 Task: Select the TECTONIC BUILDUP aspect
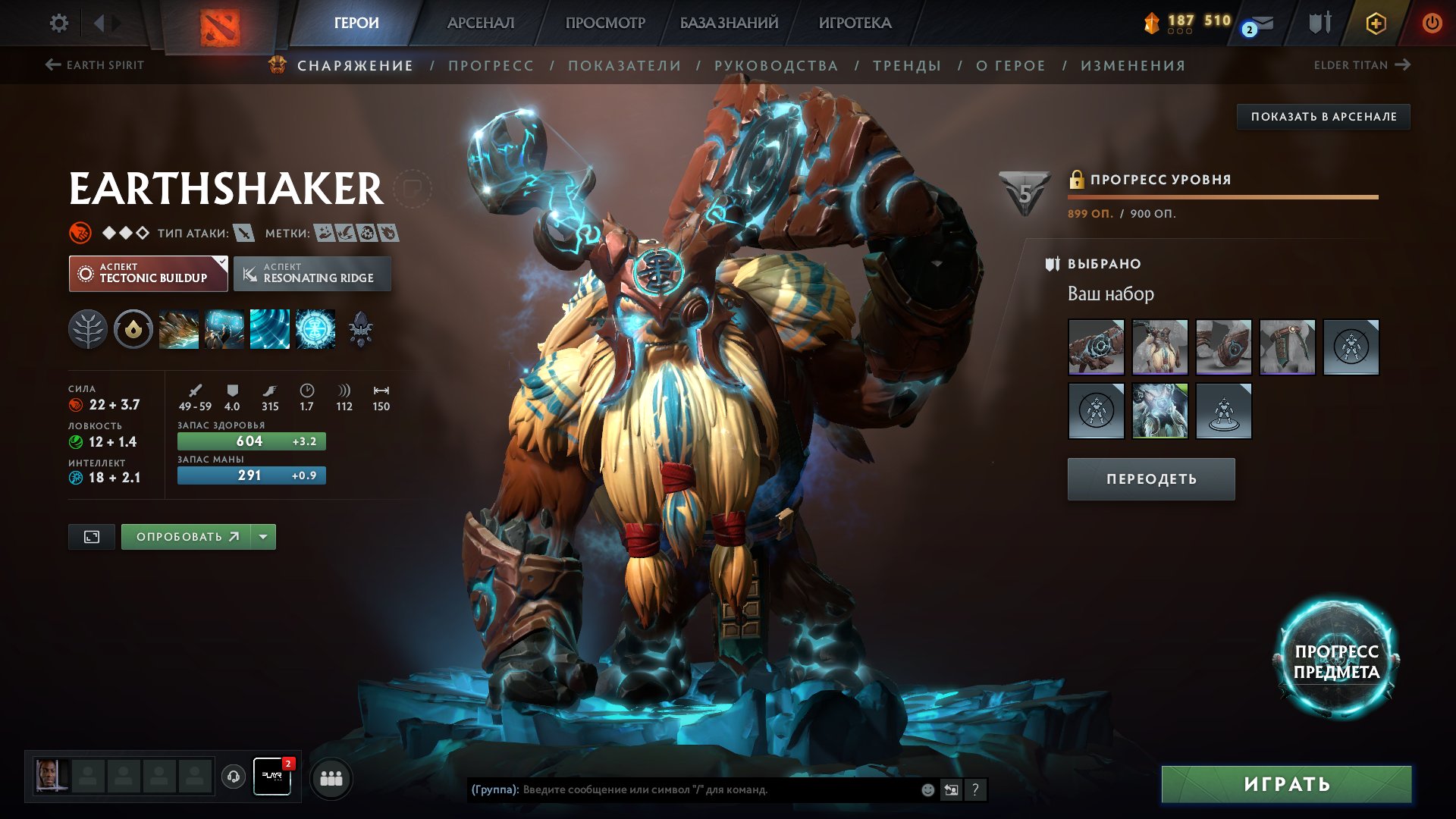149,273
